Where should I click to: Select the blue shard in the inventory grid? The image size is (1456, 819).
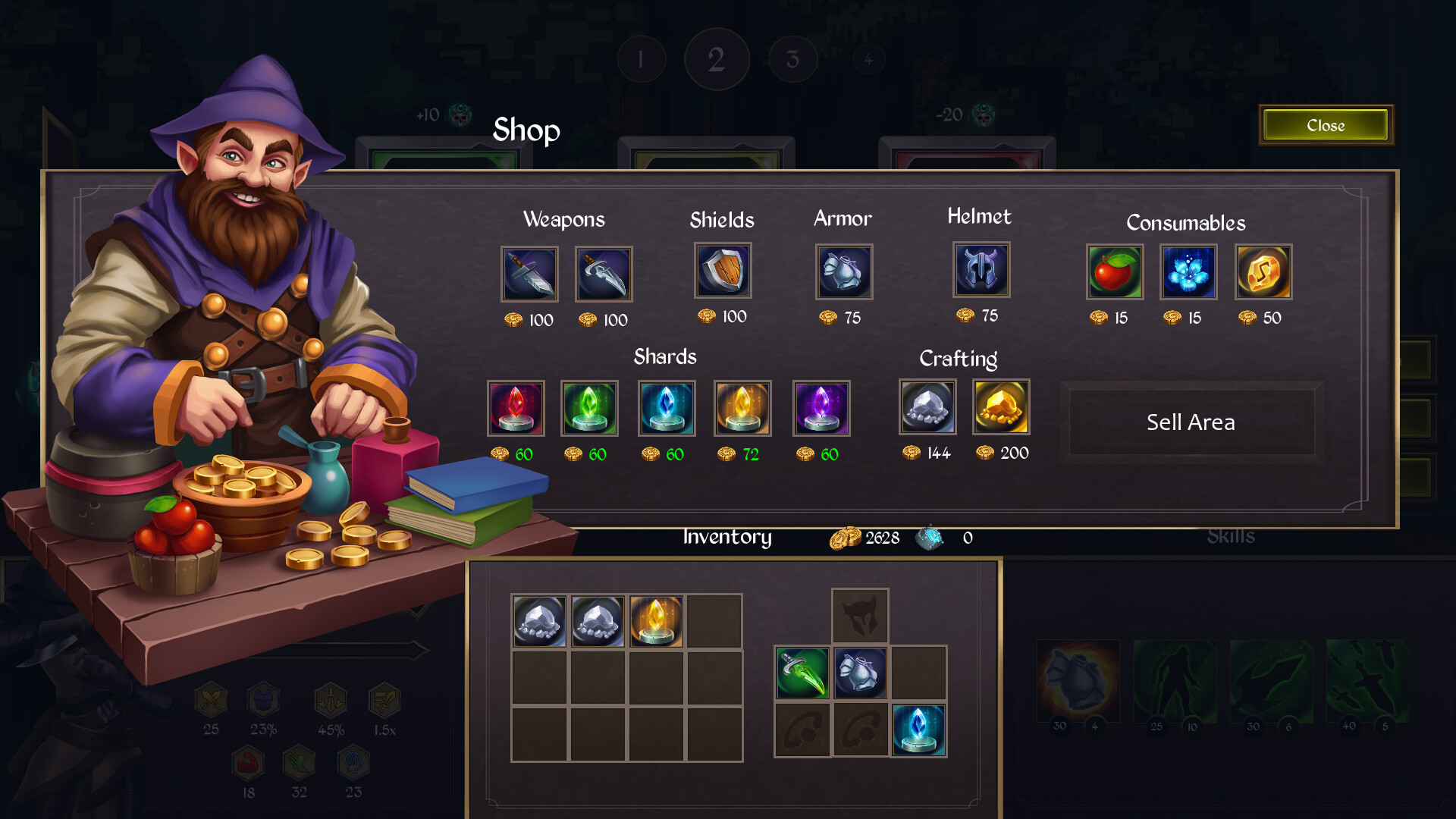tap(919, 729)
